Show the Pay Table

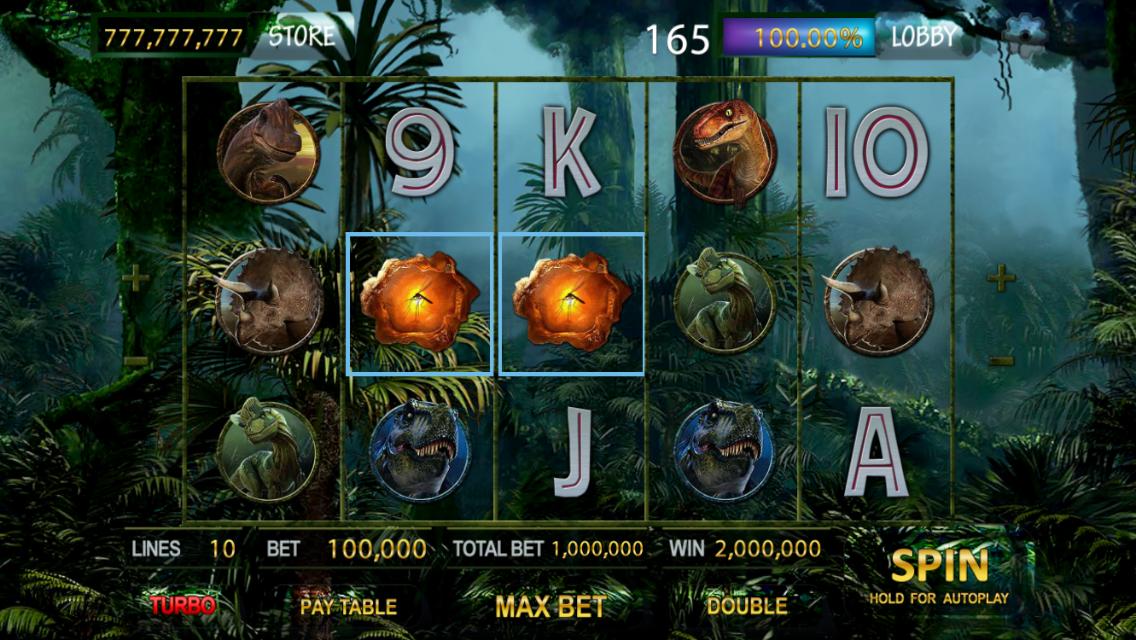click(x=348, y=606)
